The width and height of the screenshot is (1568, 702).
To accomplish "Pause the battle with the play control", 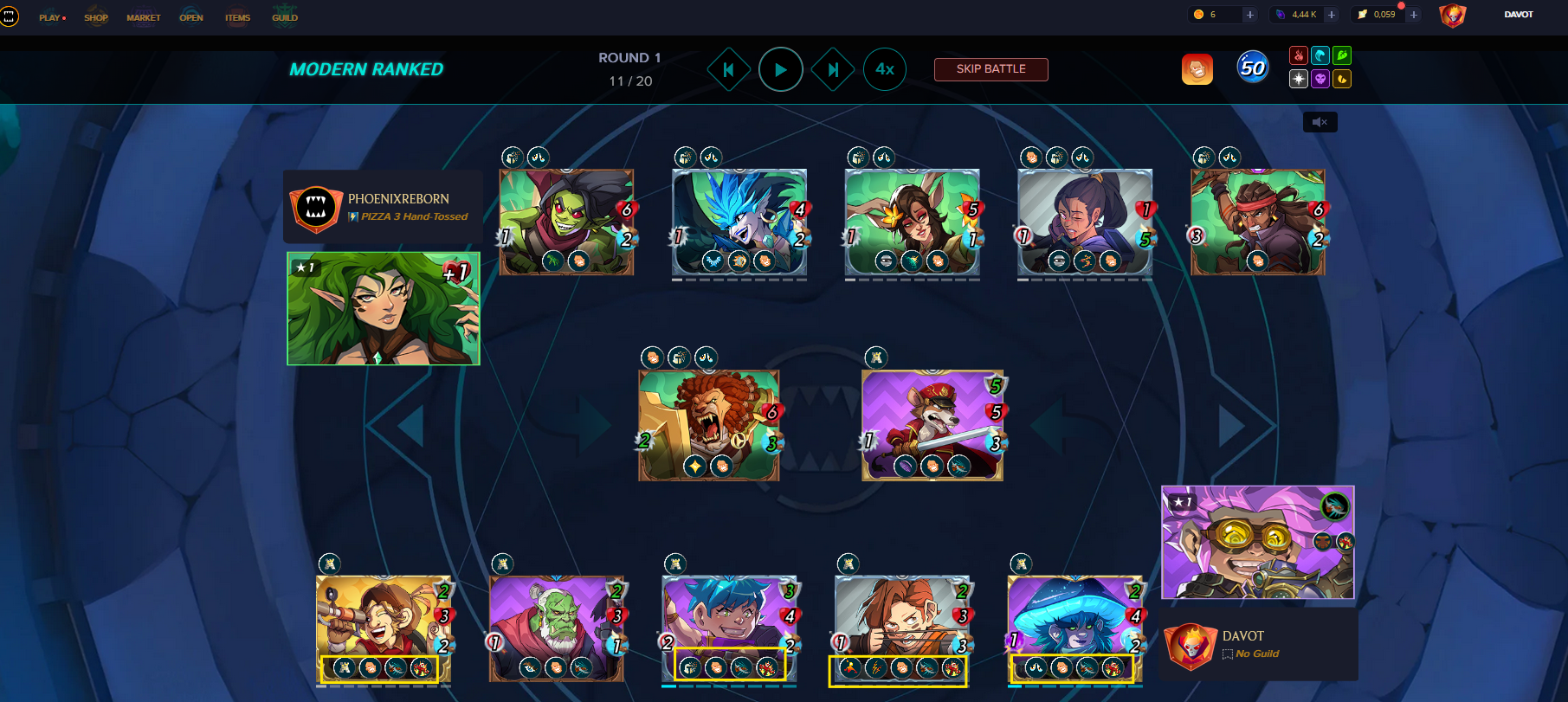I will [781, 69].
